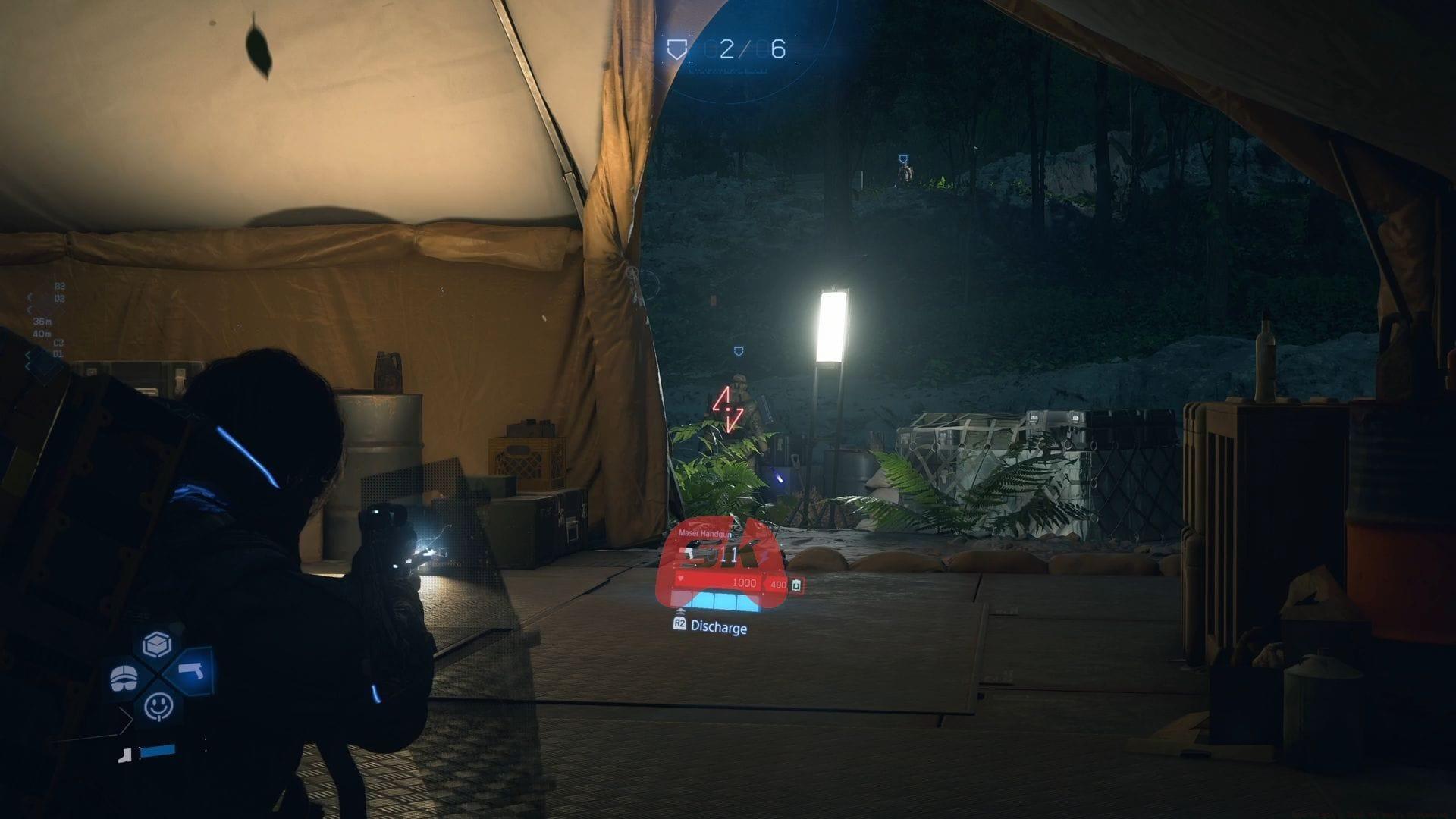Open the cap and glasses equipment slot
Viewport: 1456px width, 819px height.
coord(123,678)
